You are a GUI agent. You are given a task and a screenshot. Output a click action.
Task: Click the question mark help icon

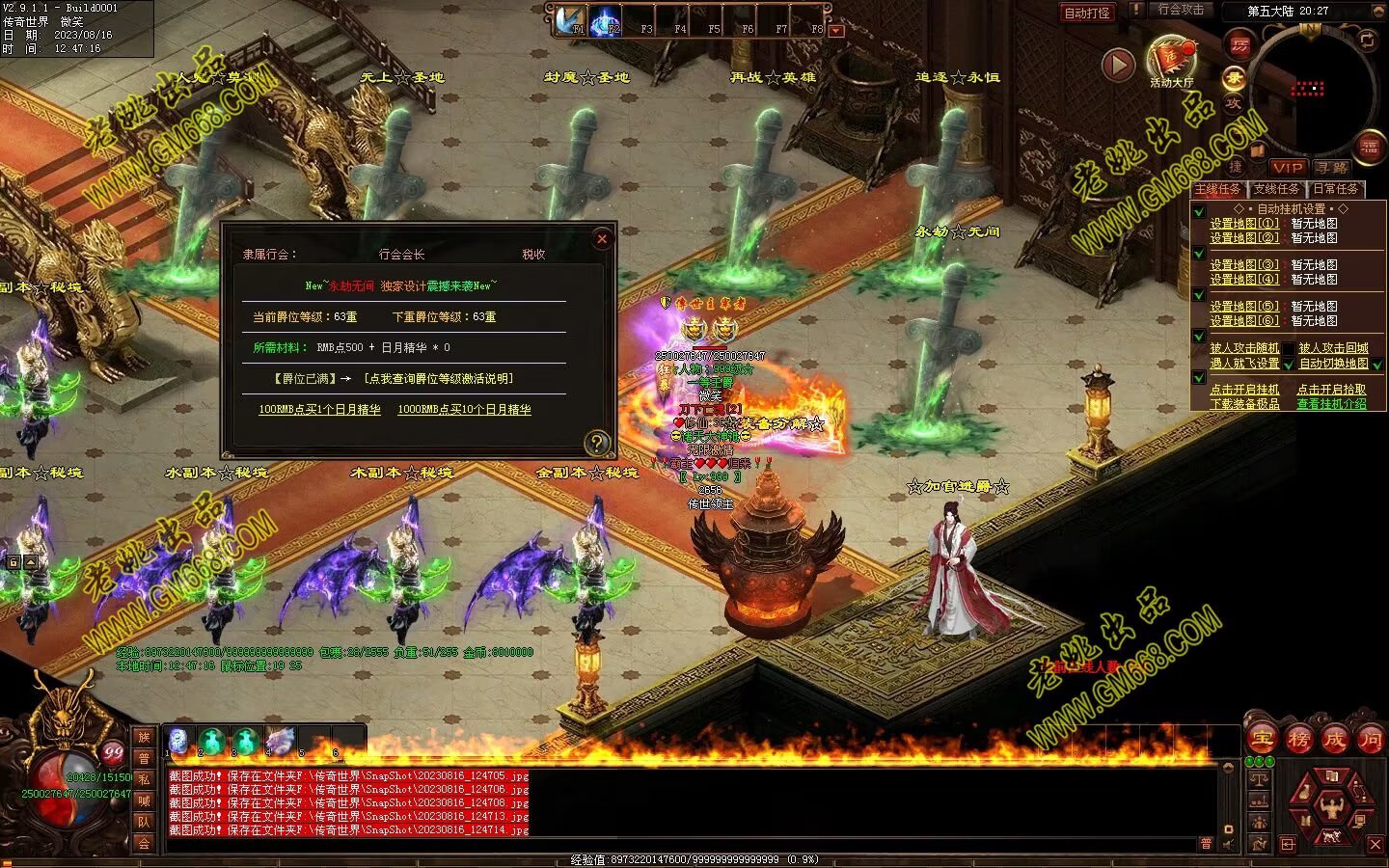pyautogui.click(x=597, y=443)
